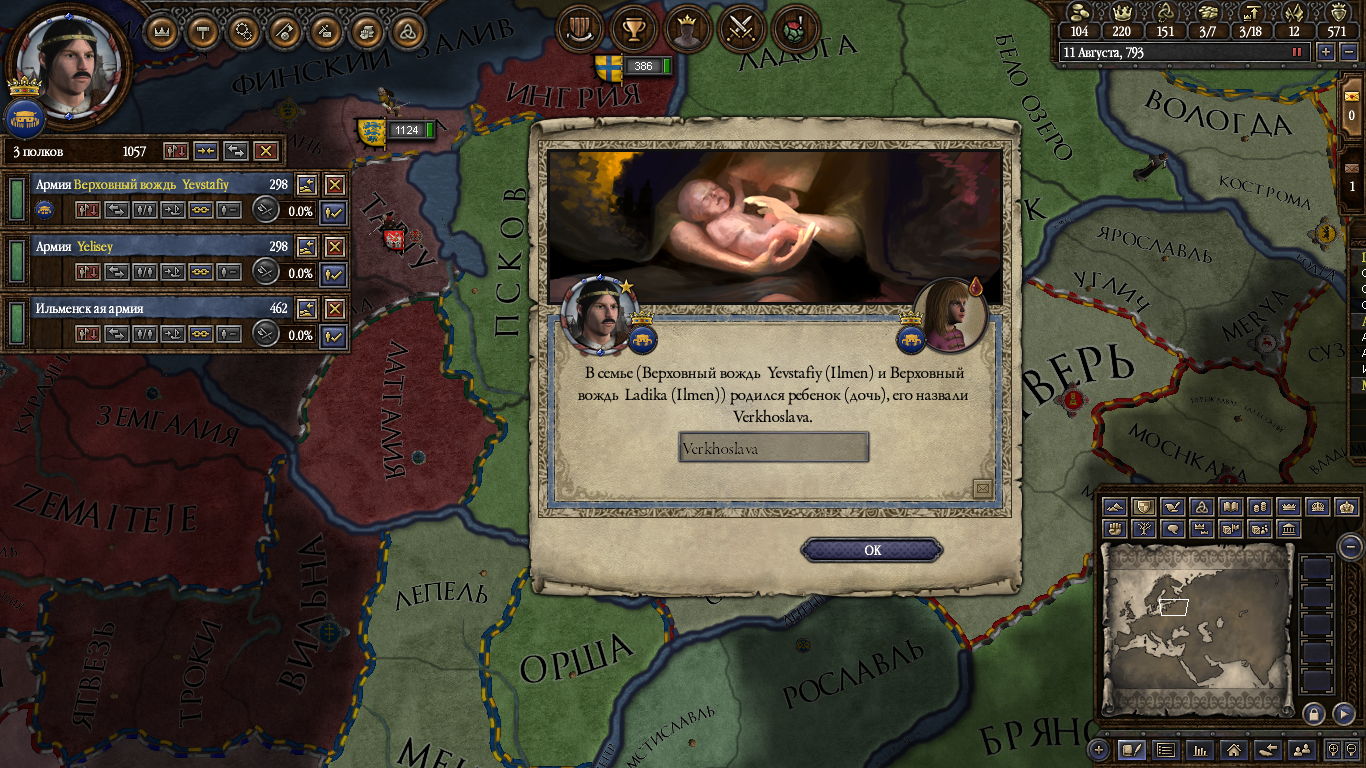Switch to terrain map mode
This screenshot has height=768, width=1366.
pos(1115,507)
